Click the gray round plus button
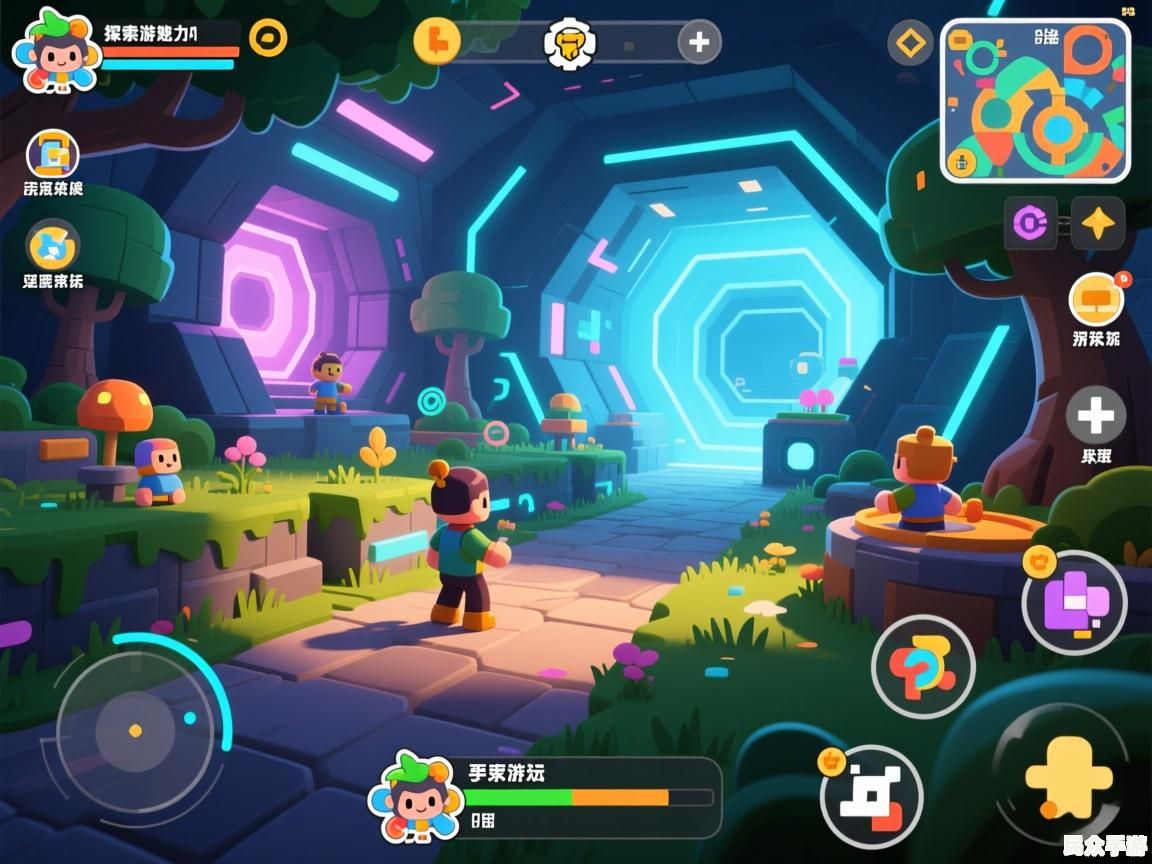The image size is (1152, 864). pos(1096,415)
